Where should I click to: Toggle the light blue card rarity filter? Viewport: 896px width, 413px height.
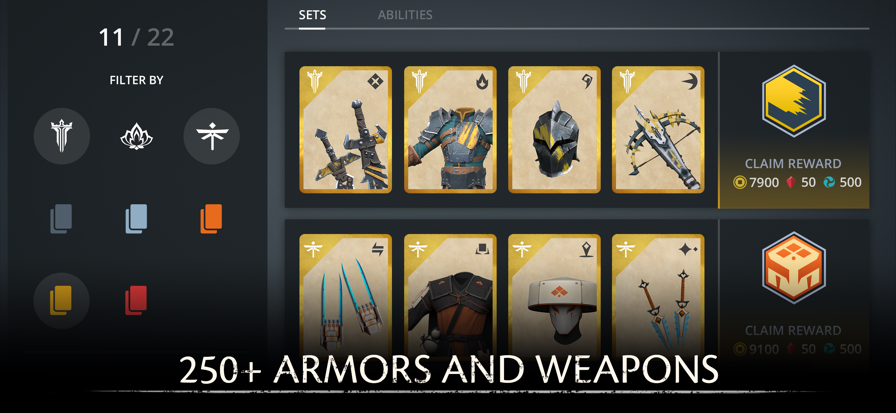coord(136,218)
